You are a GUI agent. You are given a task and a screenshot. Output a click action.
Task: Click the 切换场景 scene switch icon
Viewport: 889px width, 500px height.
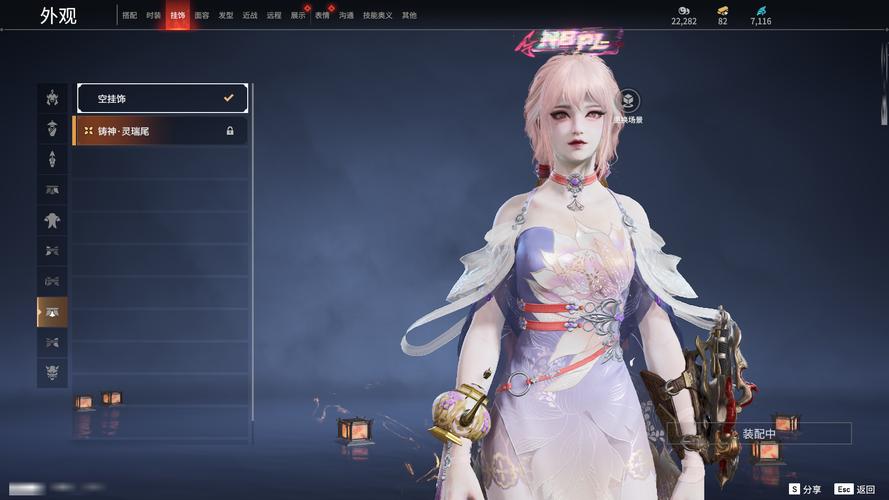[628, 101]
